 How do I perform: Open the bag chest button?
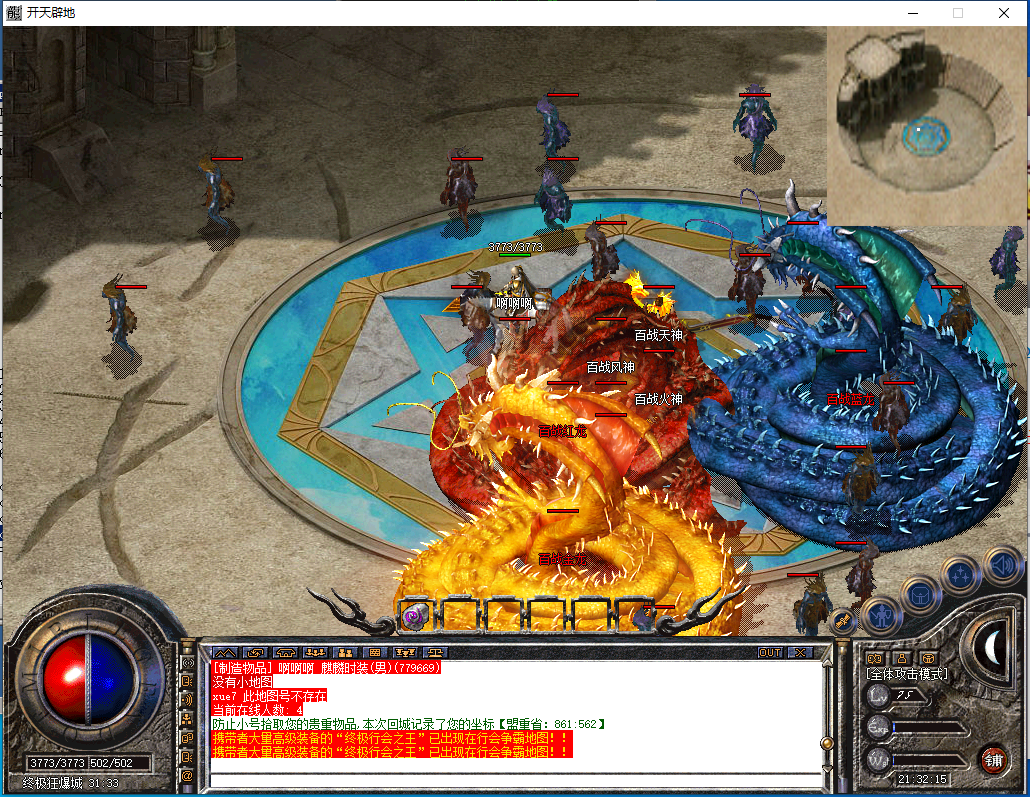[x=919, y=594]
